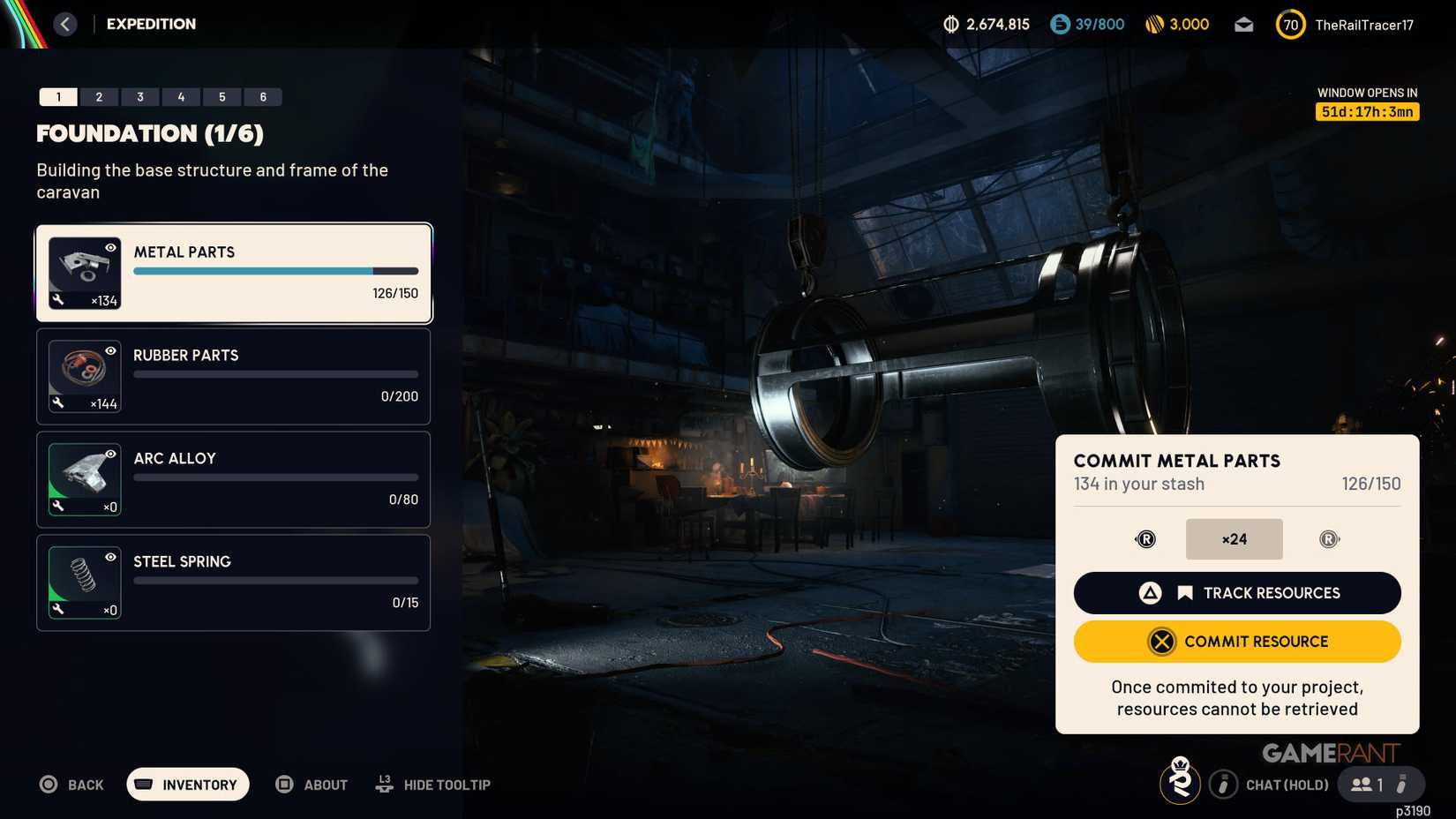Image resolution: width=1456 pixels, height=819 pixels.
Task: Select the Metal Parts item thumbnail
Action: (x=85, y=272)
